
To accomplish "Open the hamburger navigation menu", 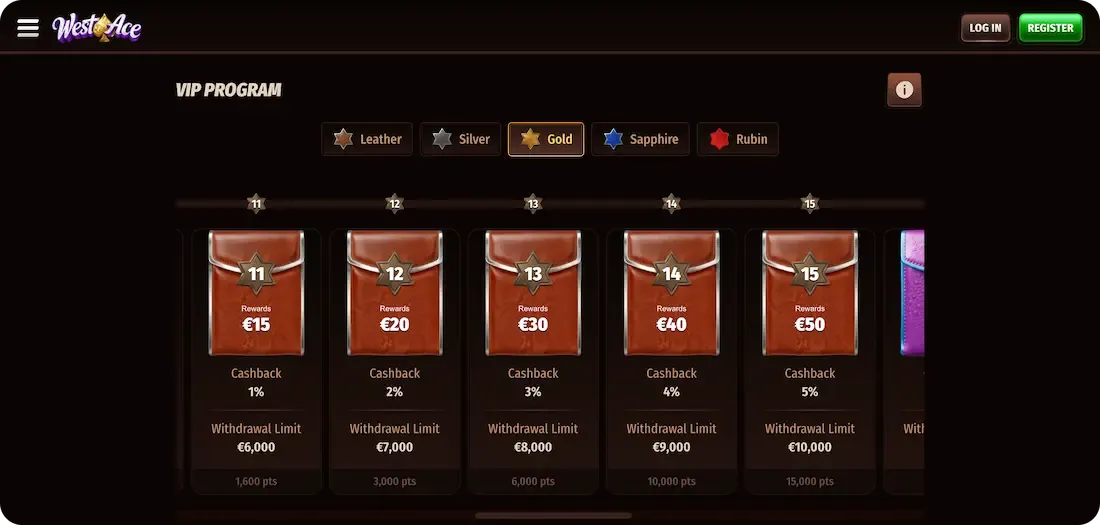I will tap(28, 28).
